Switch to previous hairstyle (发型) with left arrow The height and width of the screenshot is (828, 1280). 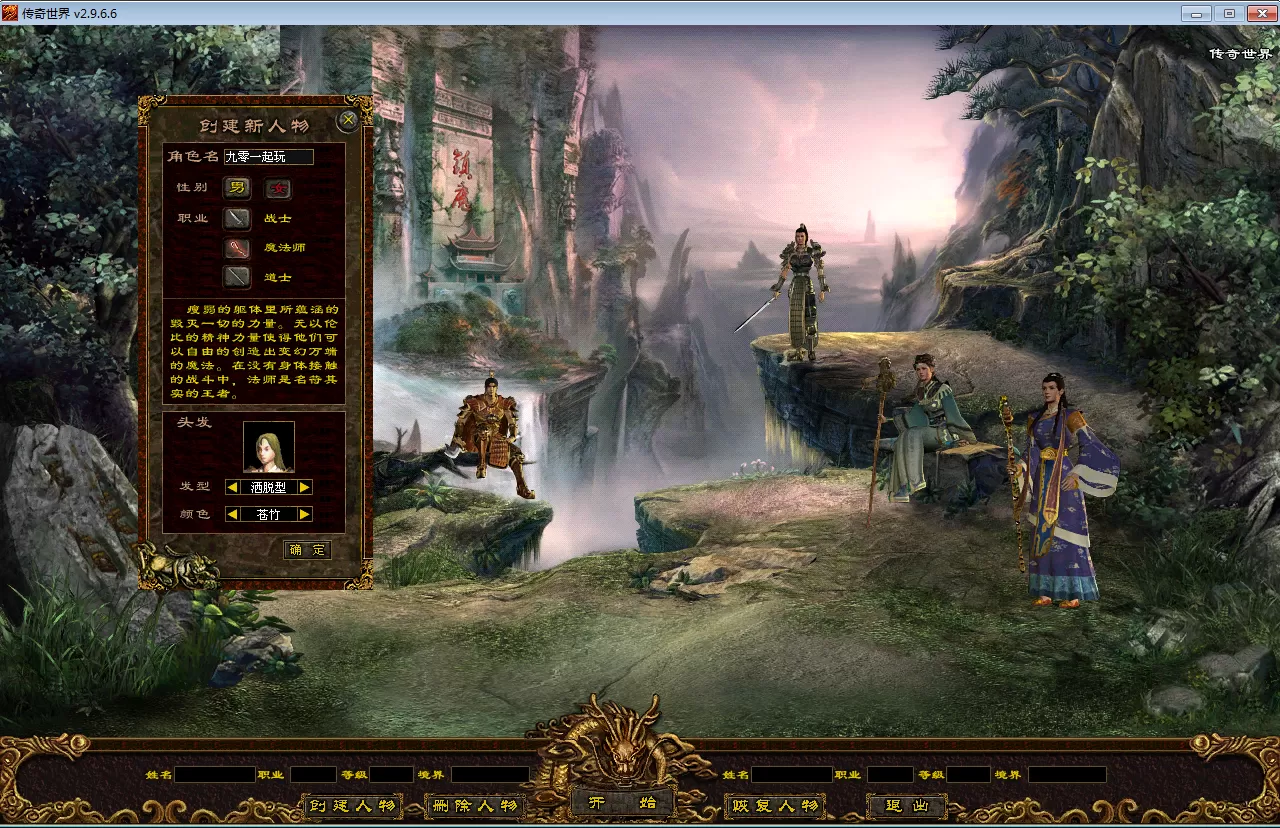click(232, 487)
